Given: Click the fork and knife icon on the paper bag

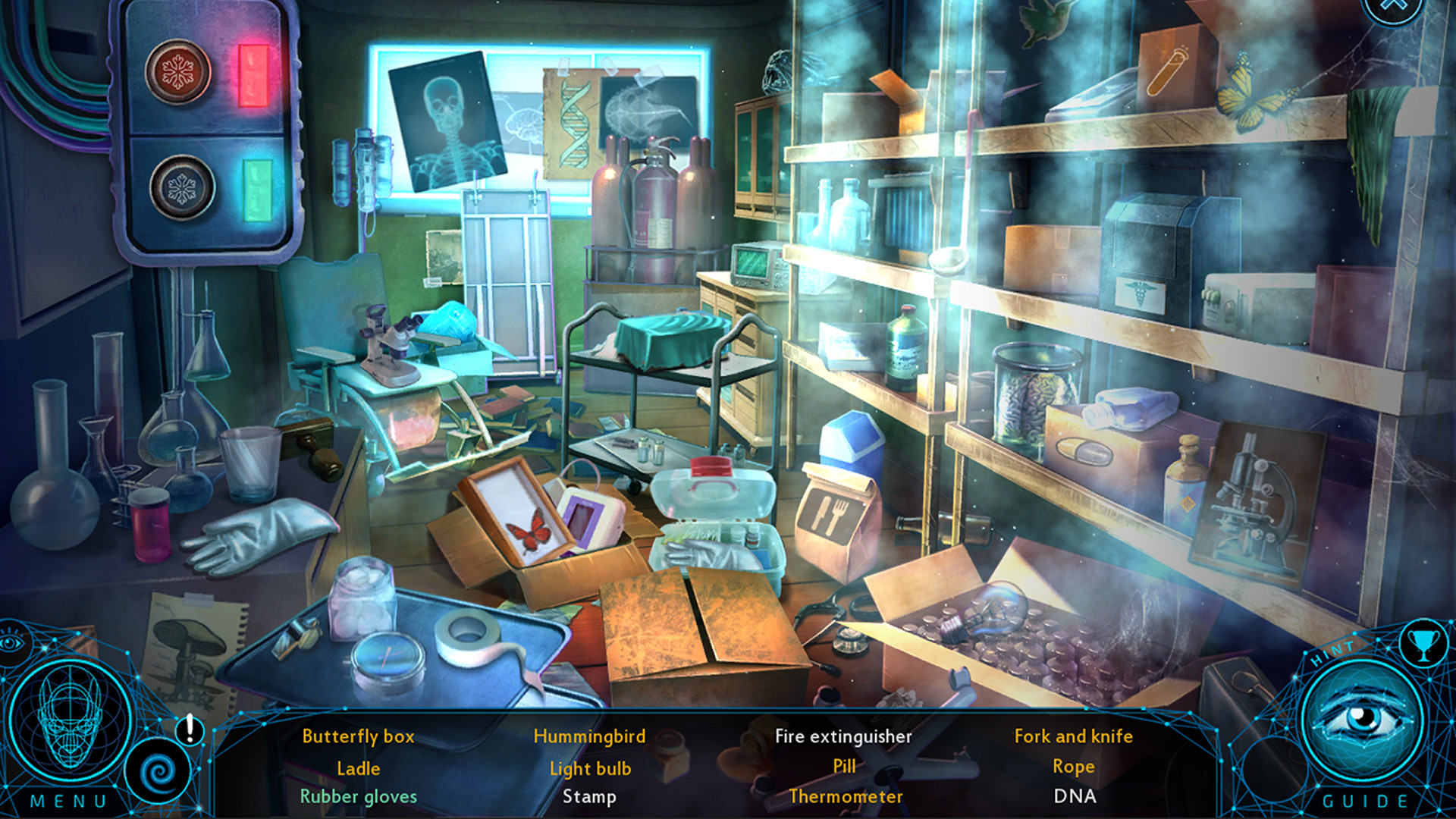Looking at the screenshot, I should (x=833, y=516).
